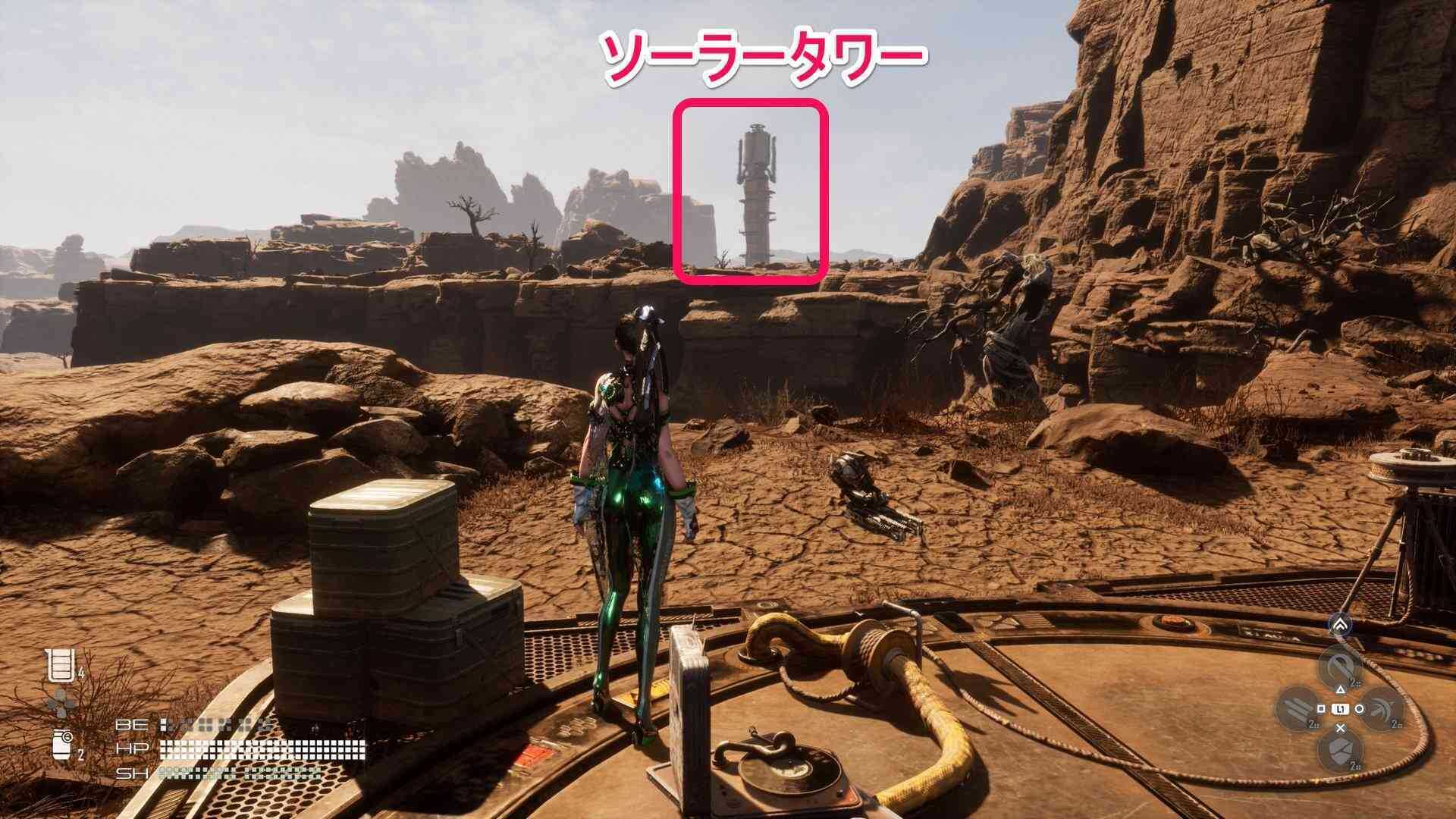Viewport: 1456px width, 819px height.
Task: Click the 2-charge counter on the snare skill
Action: (1354, 682)
